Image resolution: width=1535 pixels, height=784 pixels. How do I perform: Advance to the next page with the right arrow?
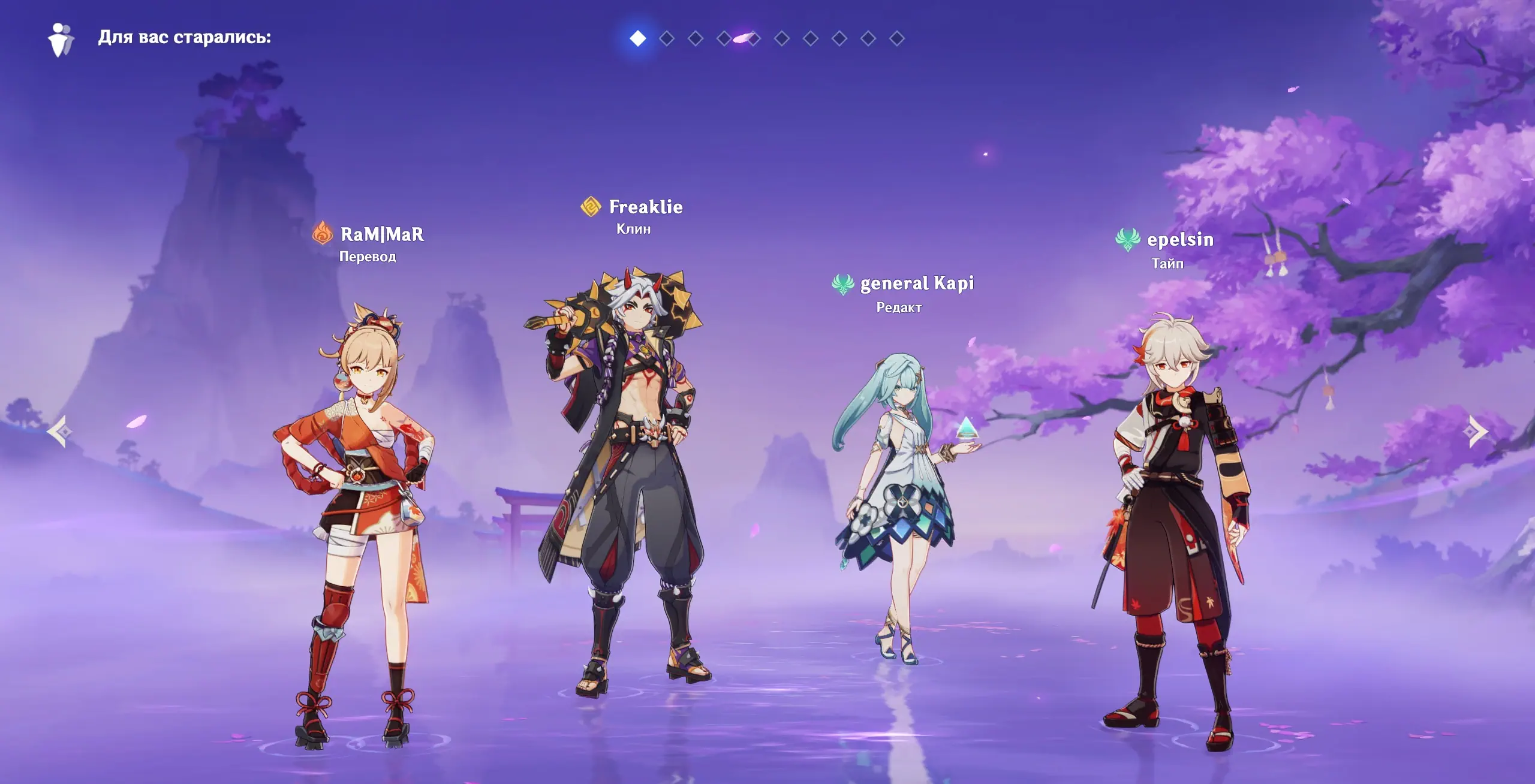[x=1477, y=431]
